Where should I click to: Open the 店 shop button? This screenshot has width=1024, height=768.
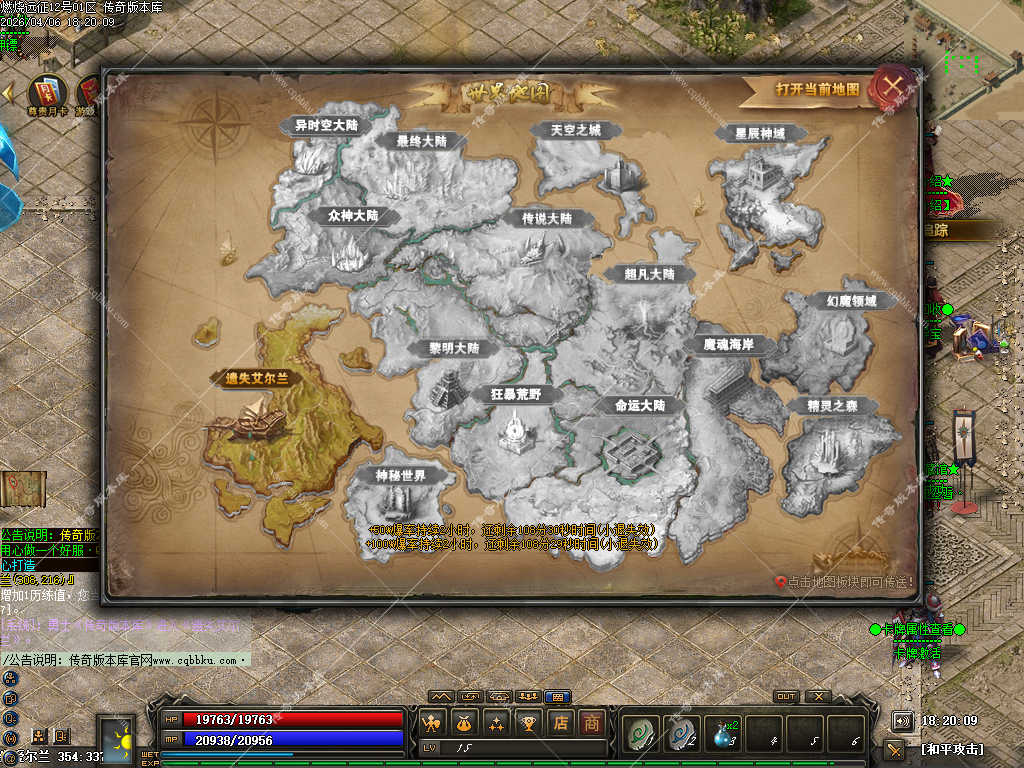(561, 723)
